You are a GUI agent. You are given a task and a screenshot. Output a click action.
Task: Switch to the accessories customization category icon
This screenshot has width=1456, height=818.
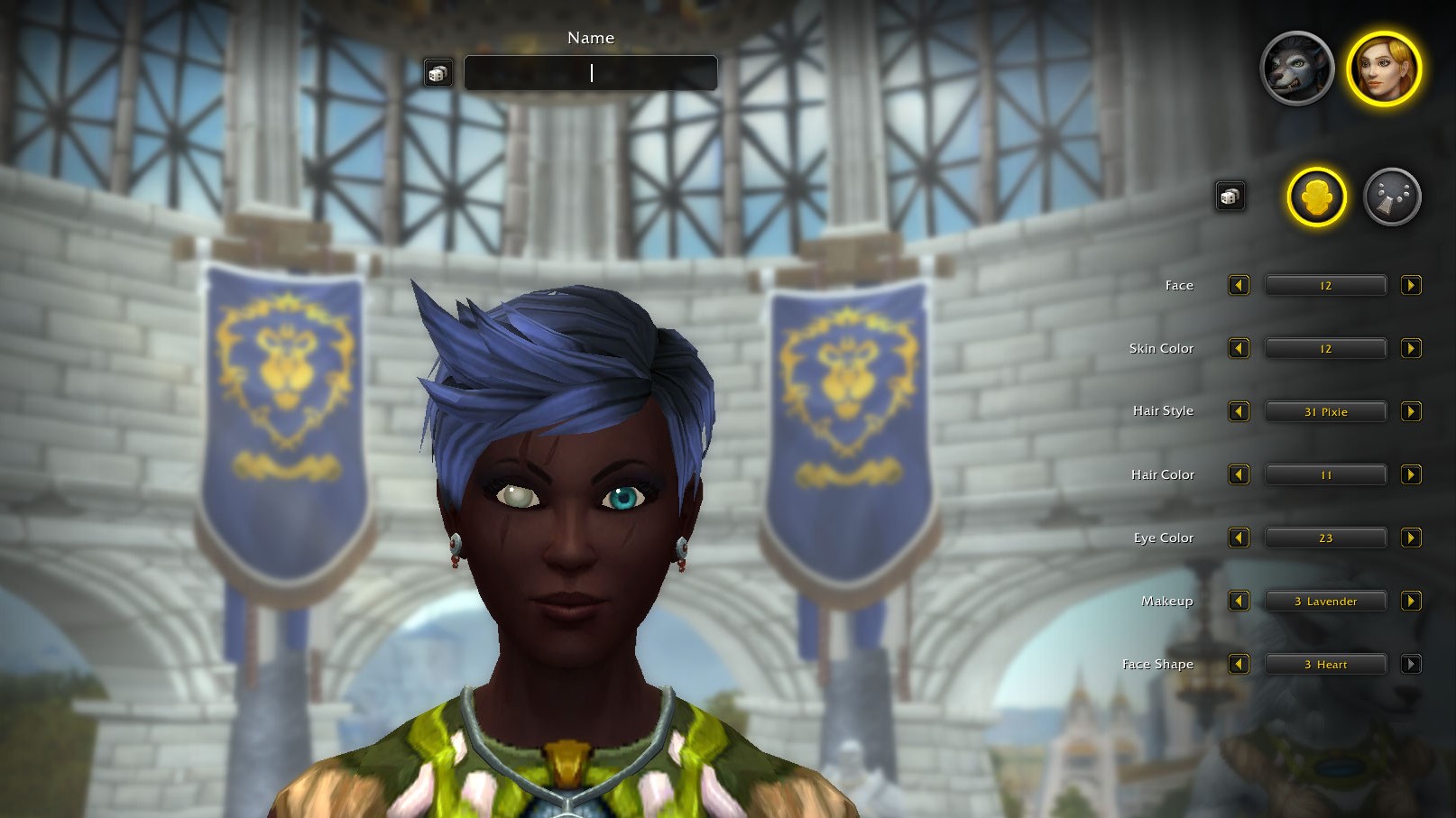1392,199
